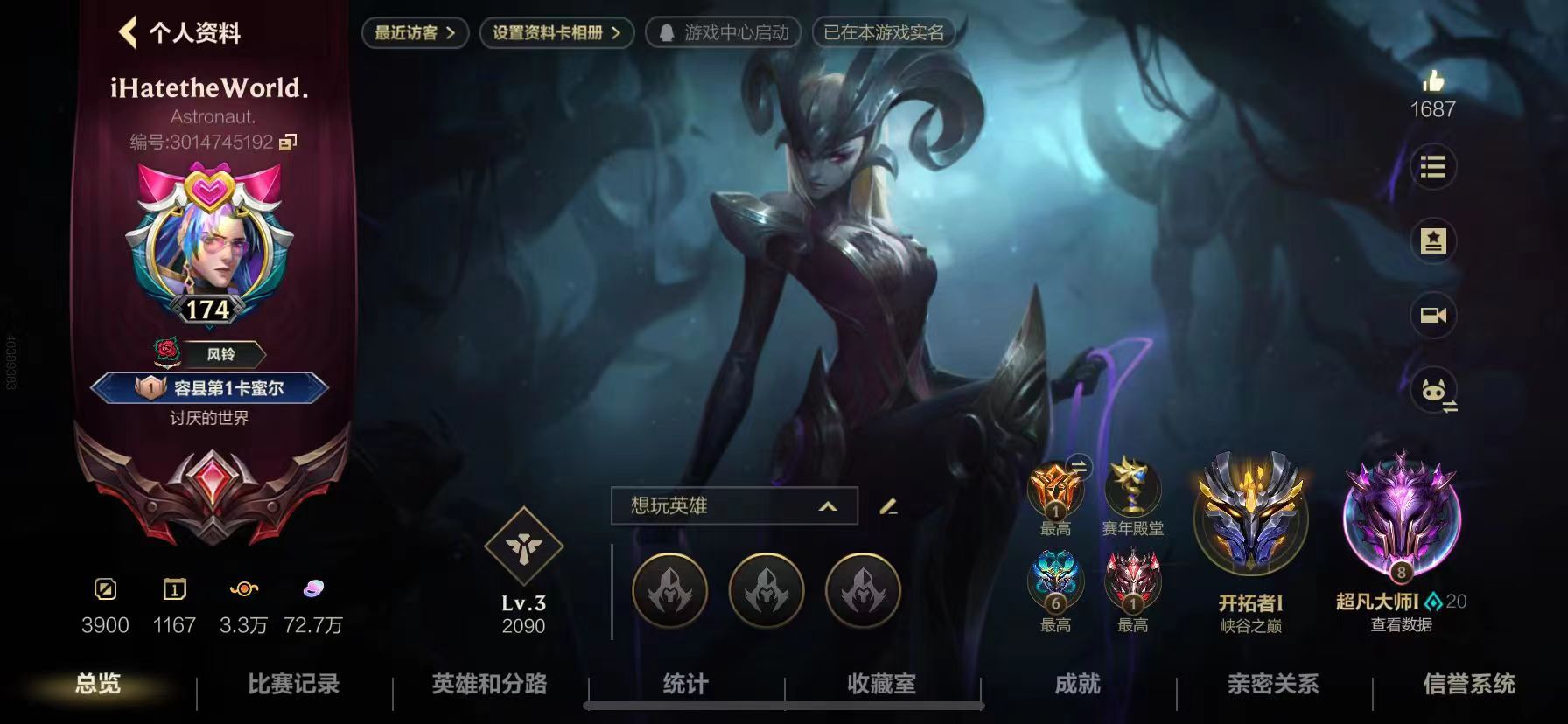Click the bookmark card icon in right sidebar
Image resolution: width=1568 pixels, height=724 pixels.
(1433, 242)
